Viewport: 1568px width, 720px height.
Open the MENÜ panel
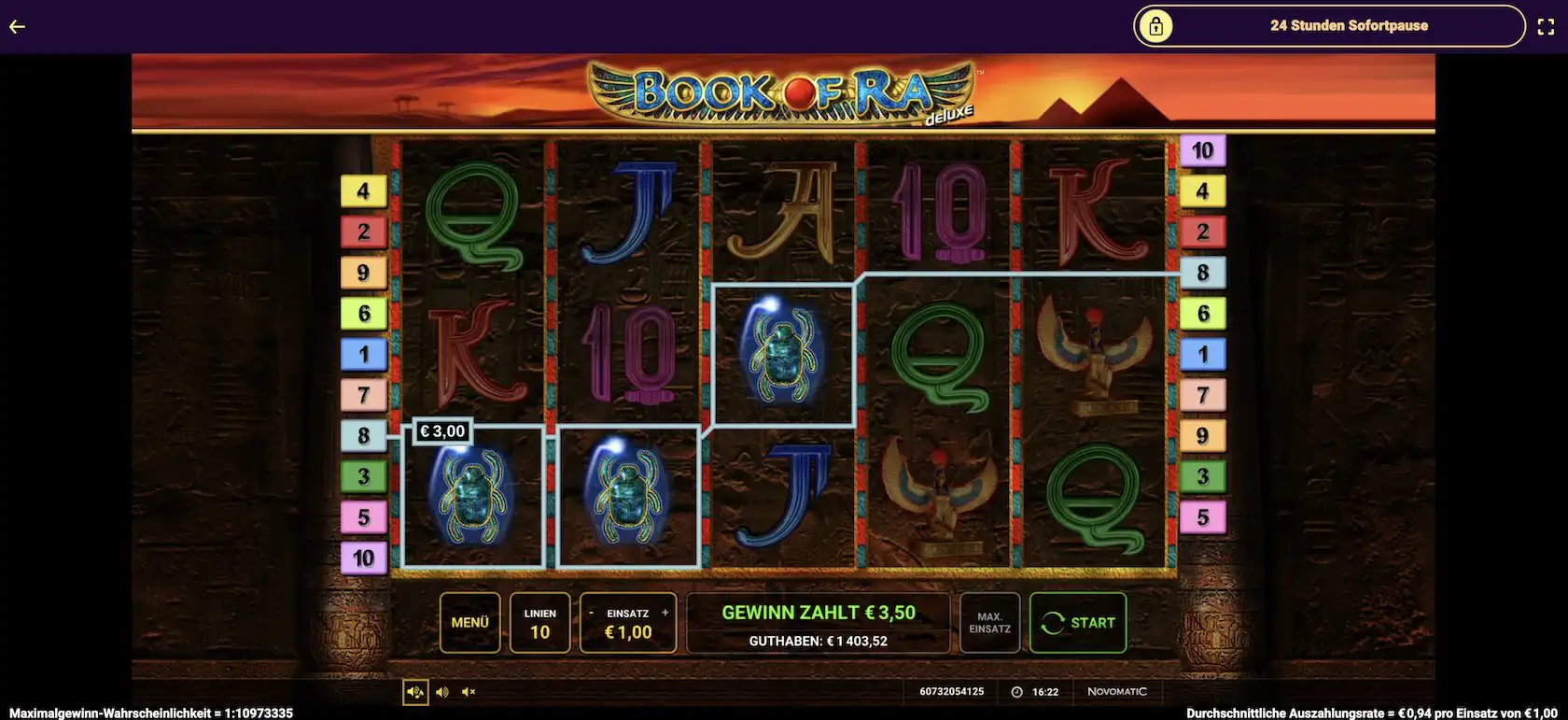471,622
